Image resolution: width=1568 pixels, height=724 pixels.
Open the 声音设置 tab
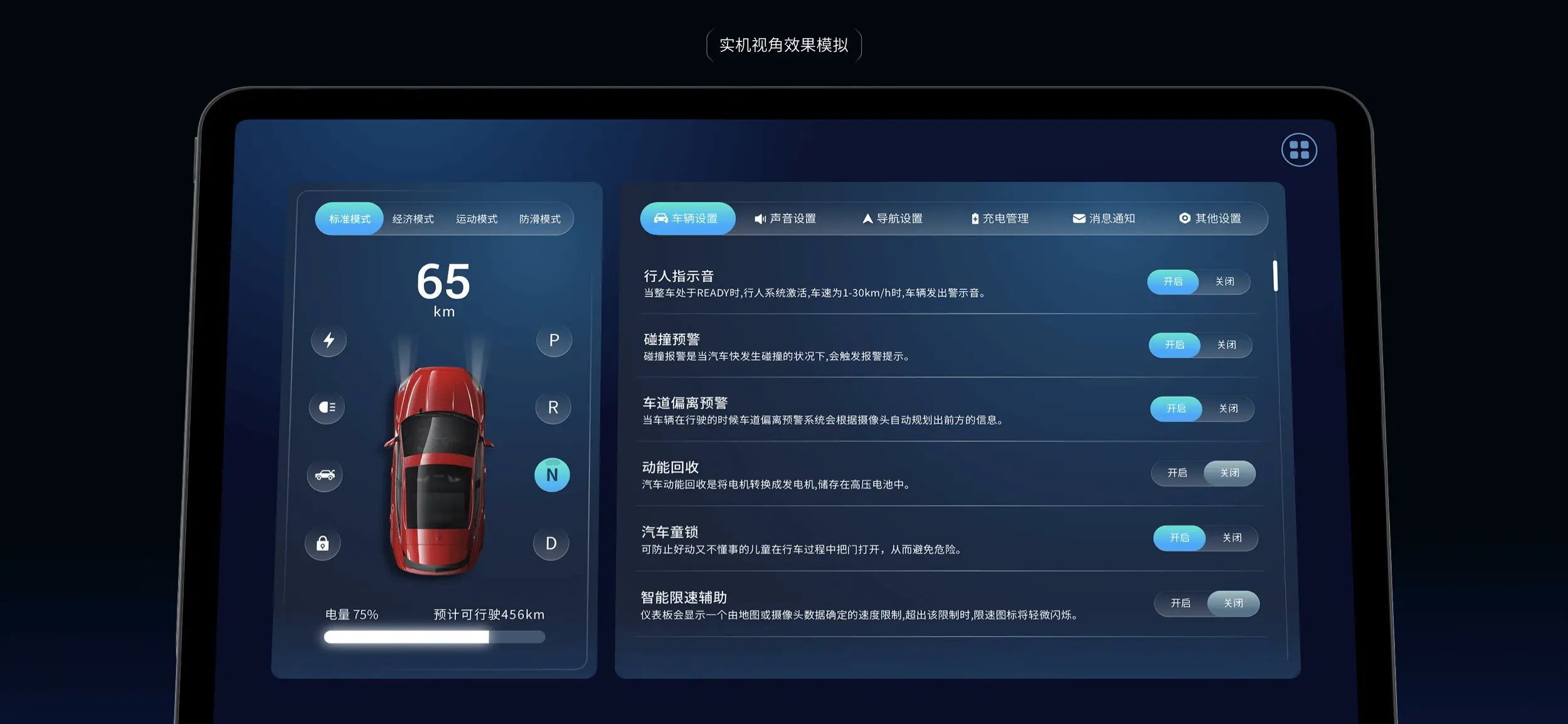785,218
